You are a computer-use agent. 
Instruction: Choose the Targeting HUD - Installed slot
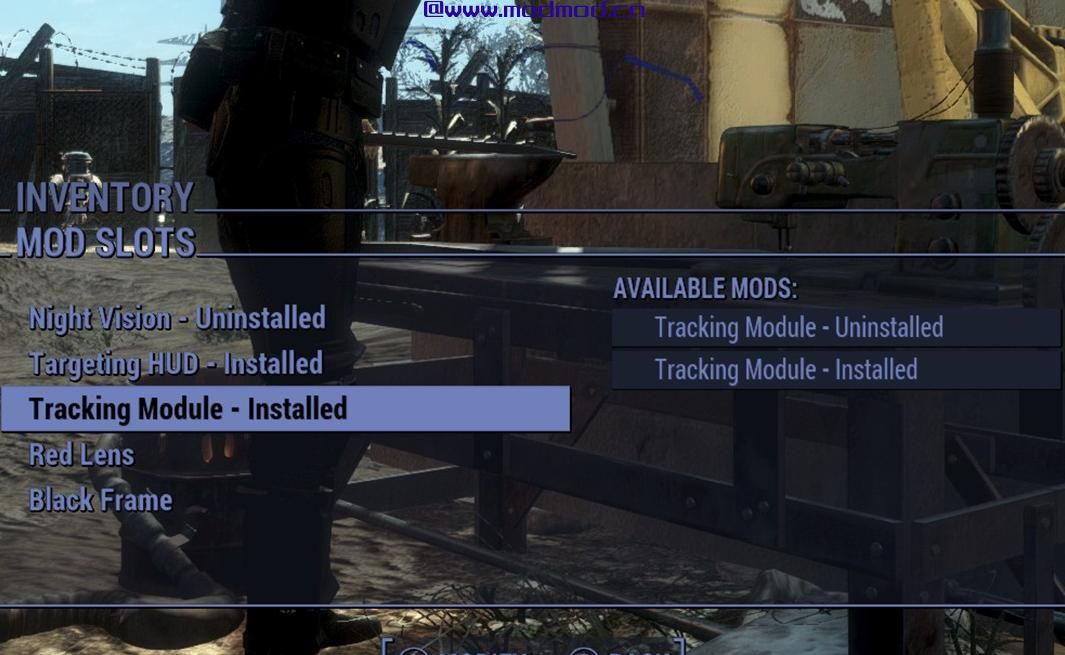click(176, 364)
